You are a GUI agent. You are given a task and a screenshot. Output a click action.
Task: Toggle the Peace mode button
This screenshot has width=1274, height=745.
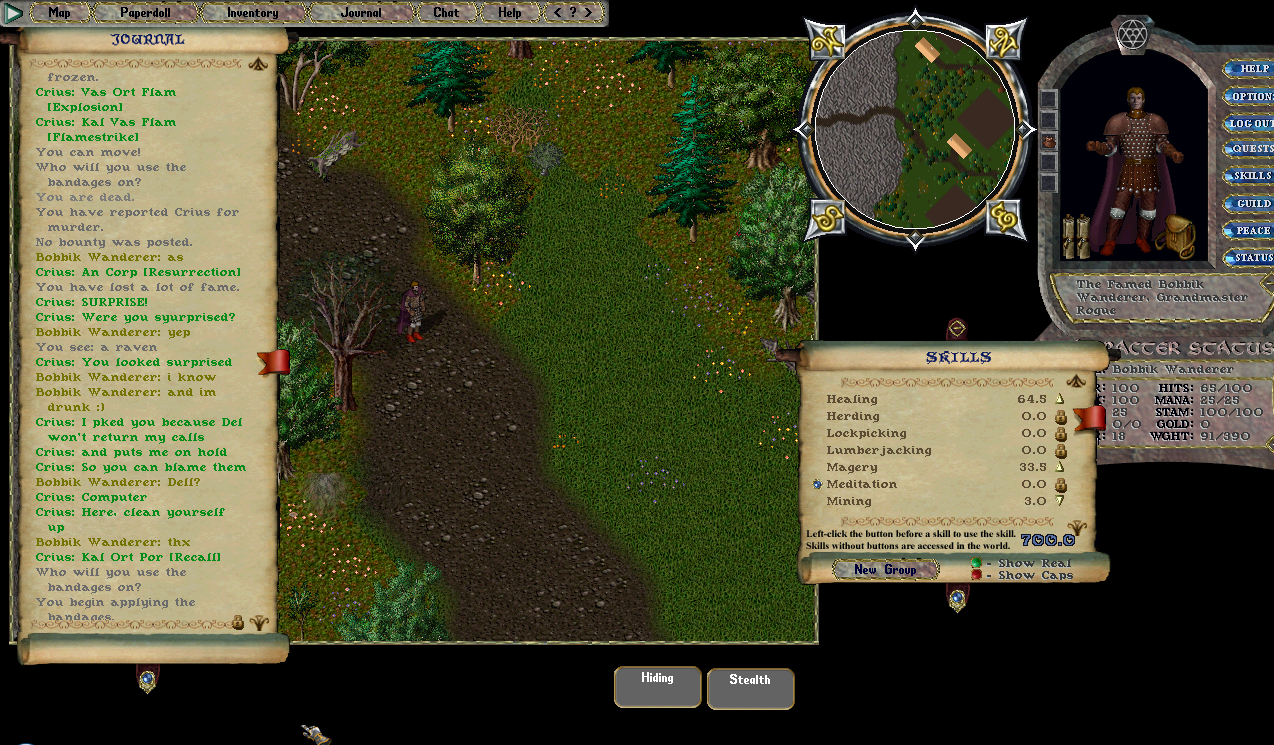(1249, 230)
